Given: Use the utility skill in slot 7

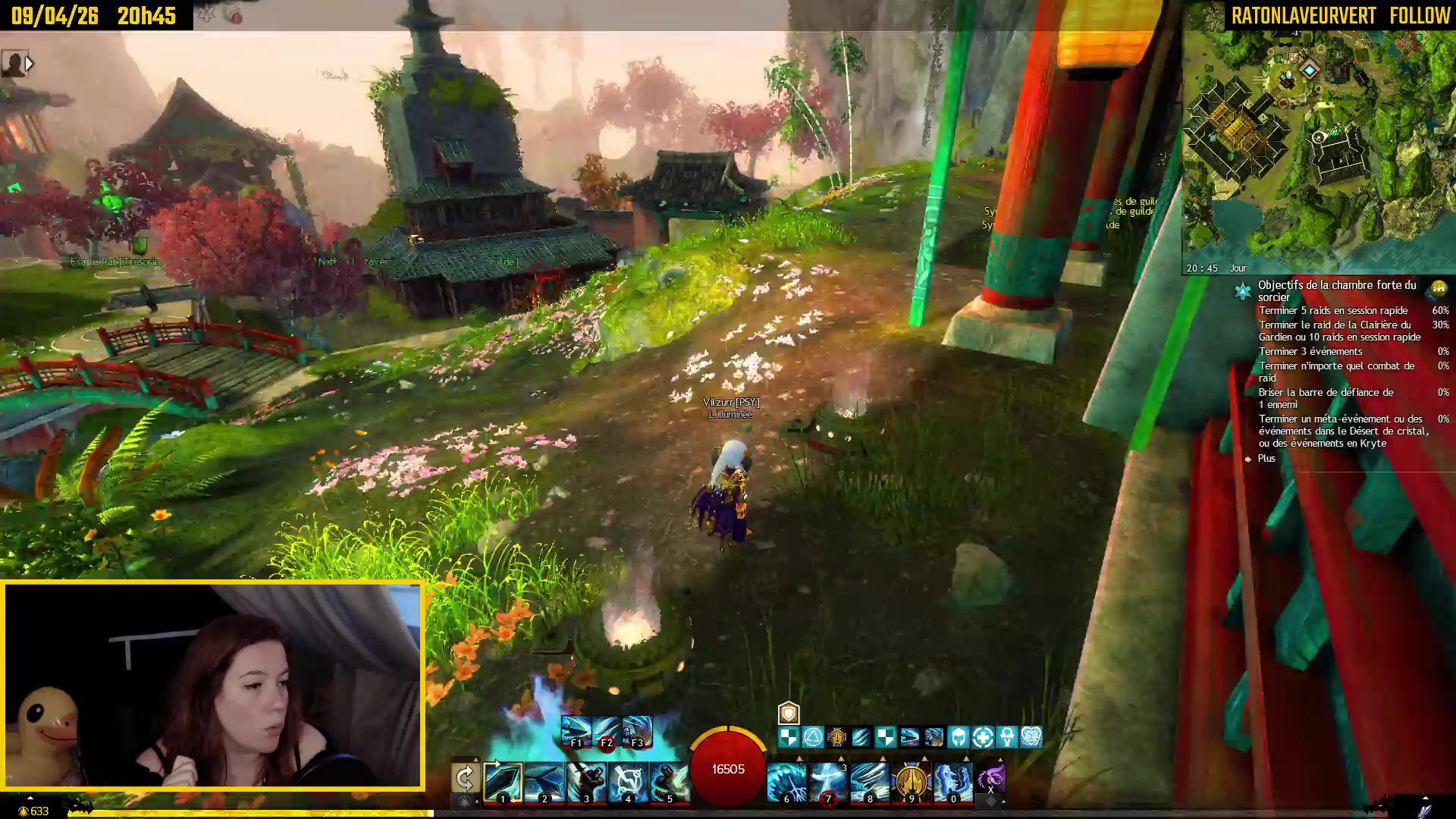Looking at the screenshot, I should pyautogui.click(x=827, y=782).
